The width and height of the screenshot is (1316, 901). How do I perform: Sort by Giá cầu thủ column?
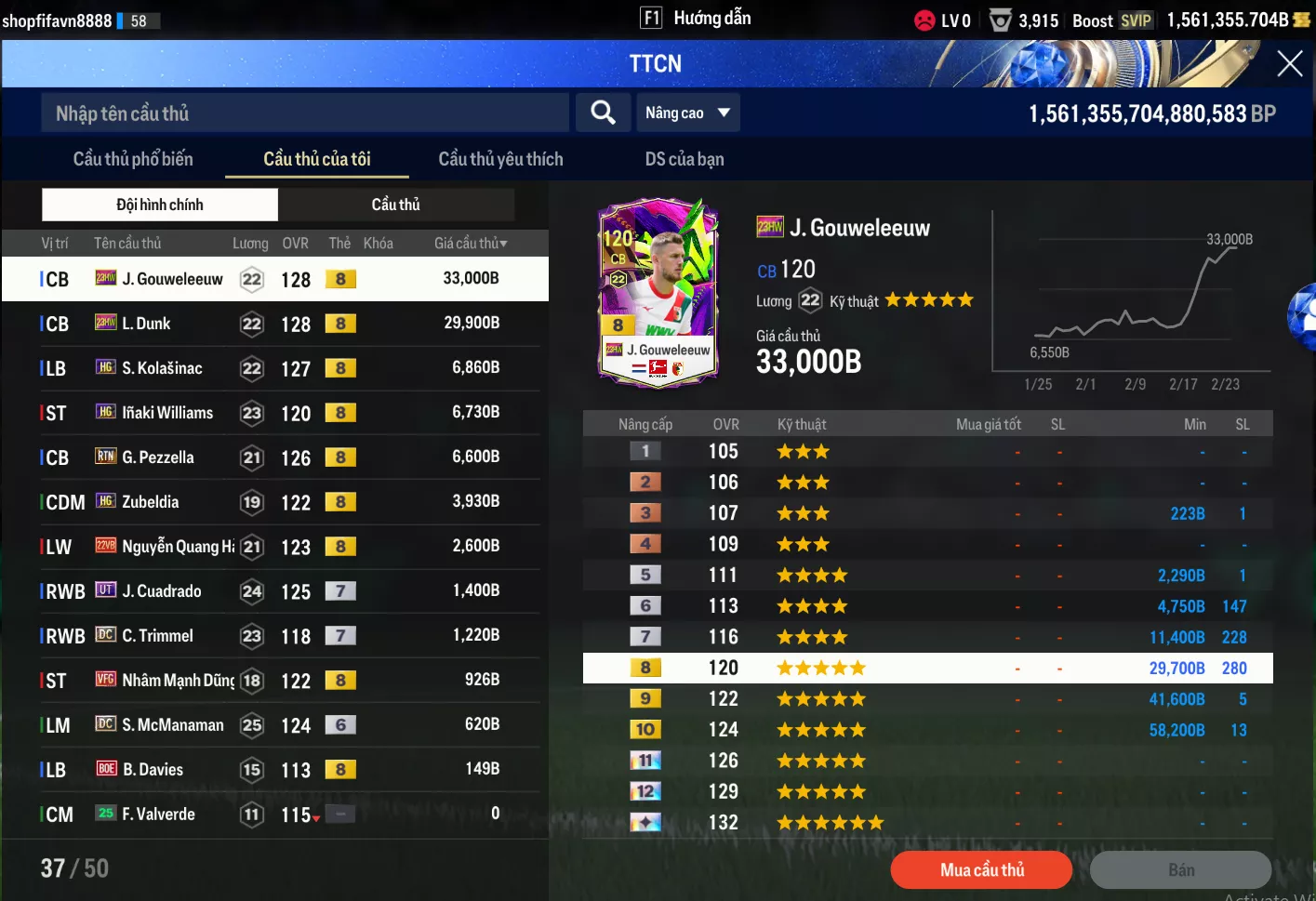coord(471,244)
